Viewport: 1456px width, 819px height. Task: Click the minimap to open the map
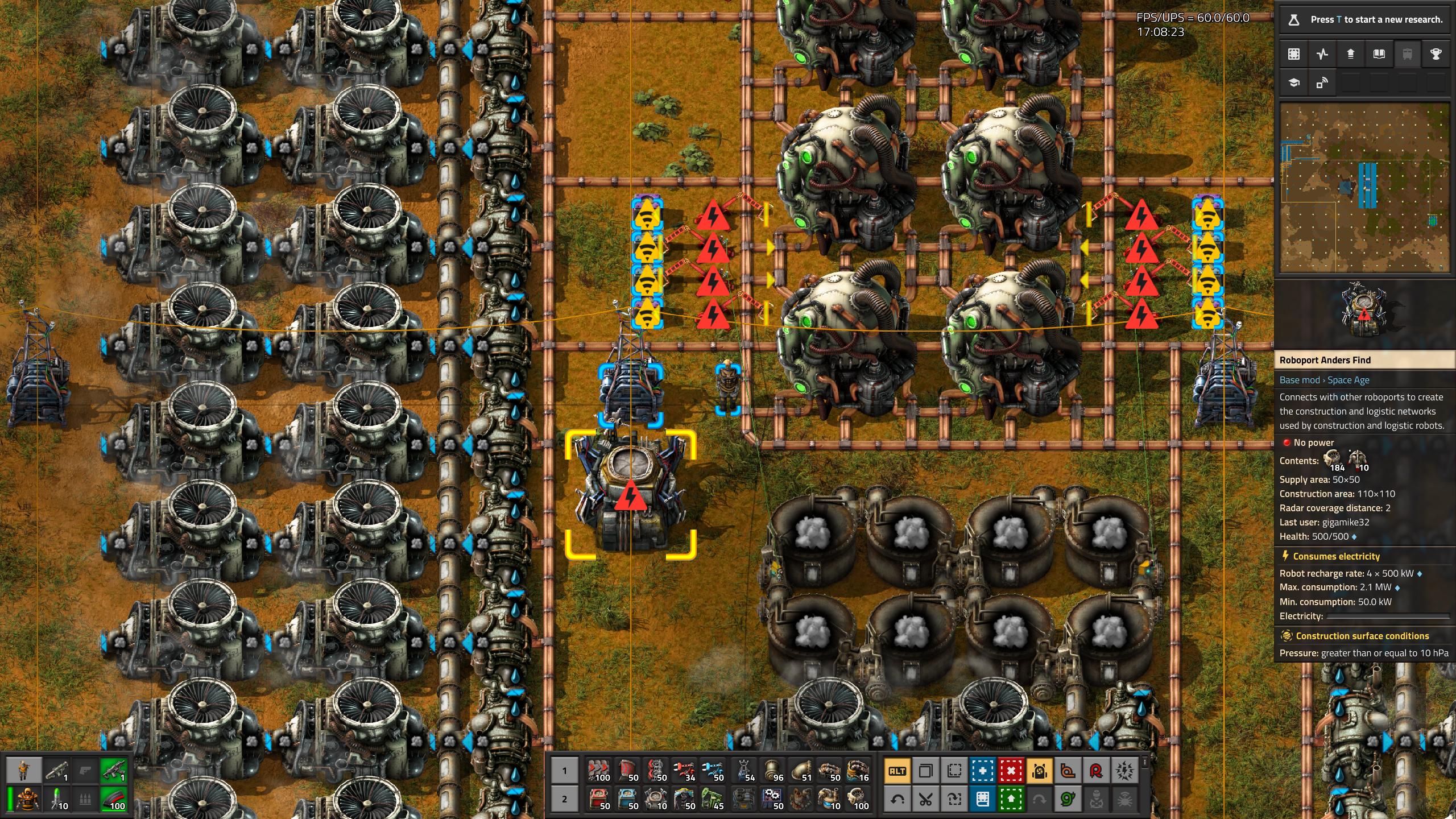coord(1364,188)
